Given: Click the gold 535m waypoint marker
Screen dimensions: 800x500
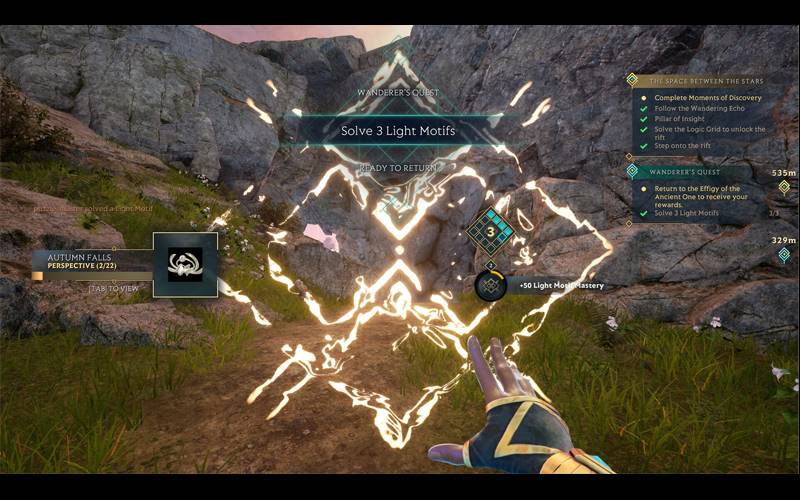Looking at the screenshot, I should pos(784,187).
